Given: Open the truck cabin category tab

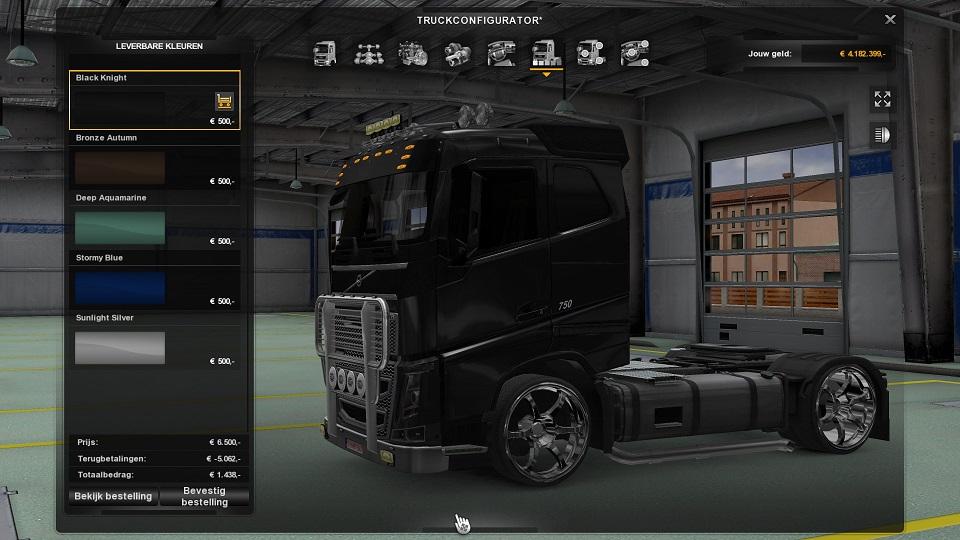Looking at the screenshot, I should [325, 53].
